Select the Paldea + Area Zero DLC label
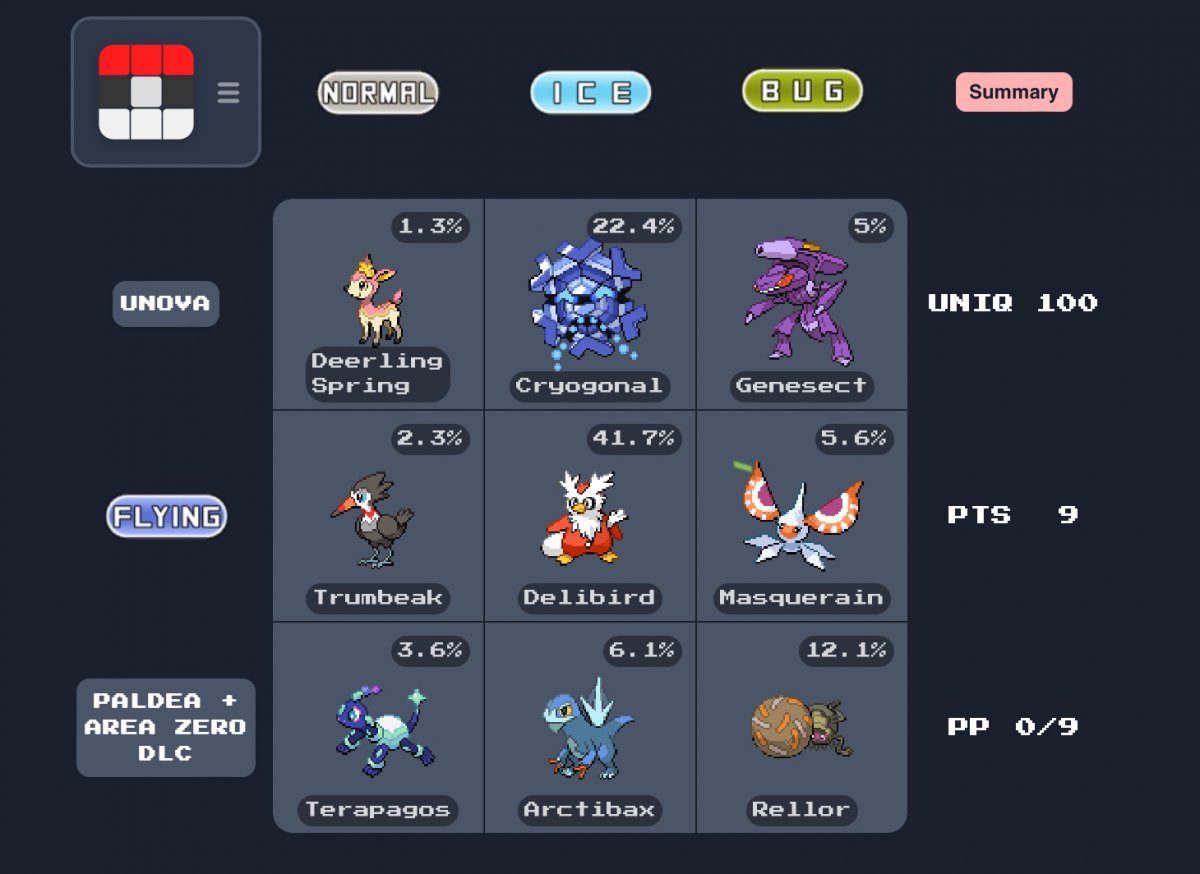The image size is (1200, 874). (166, 727)
